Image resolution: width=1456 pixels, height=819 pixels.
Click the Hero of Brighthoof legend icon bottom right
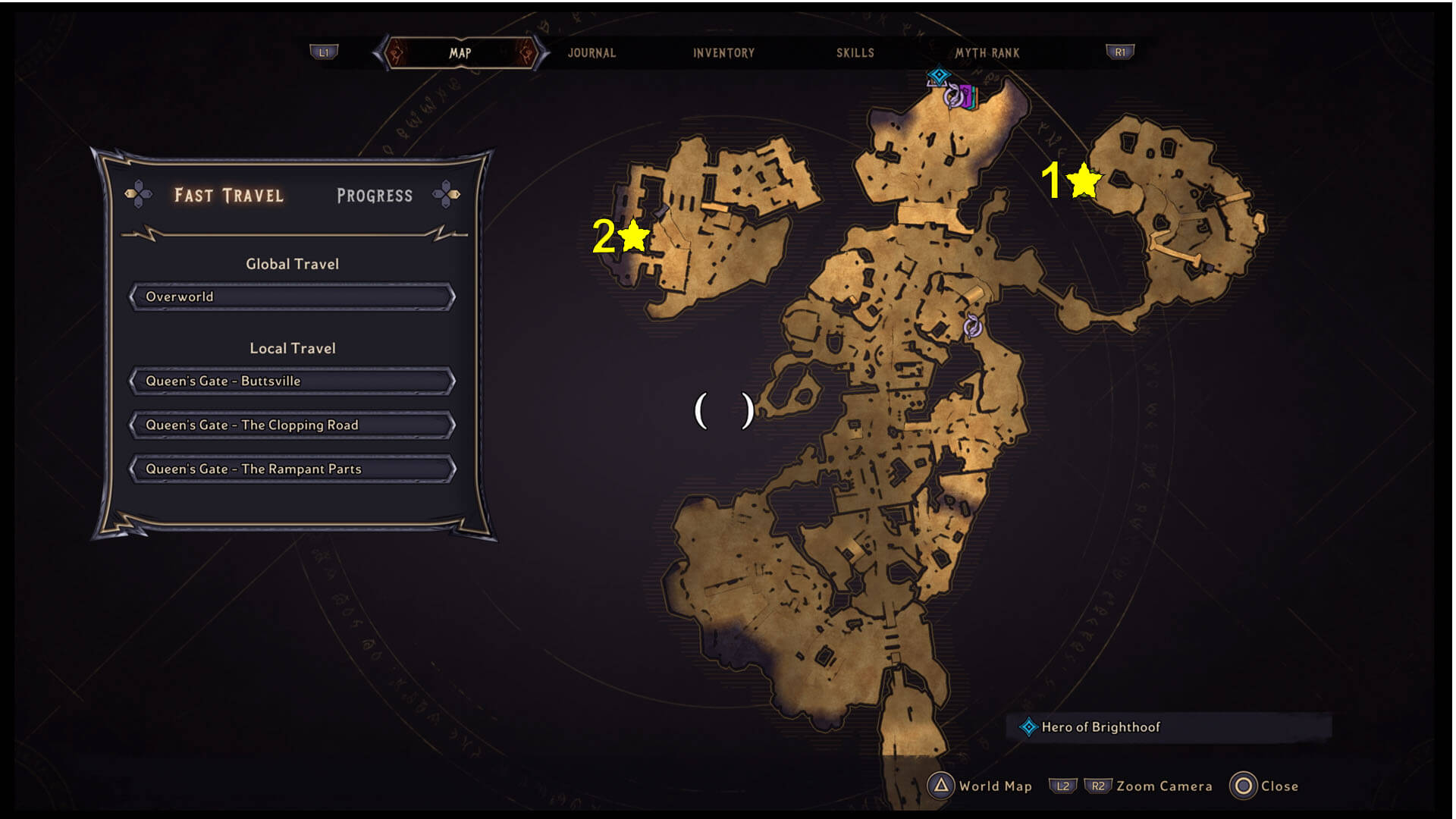click(x=1028, y=726)
